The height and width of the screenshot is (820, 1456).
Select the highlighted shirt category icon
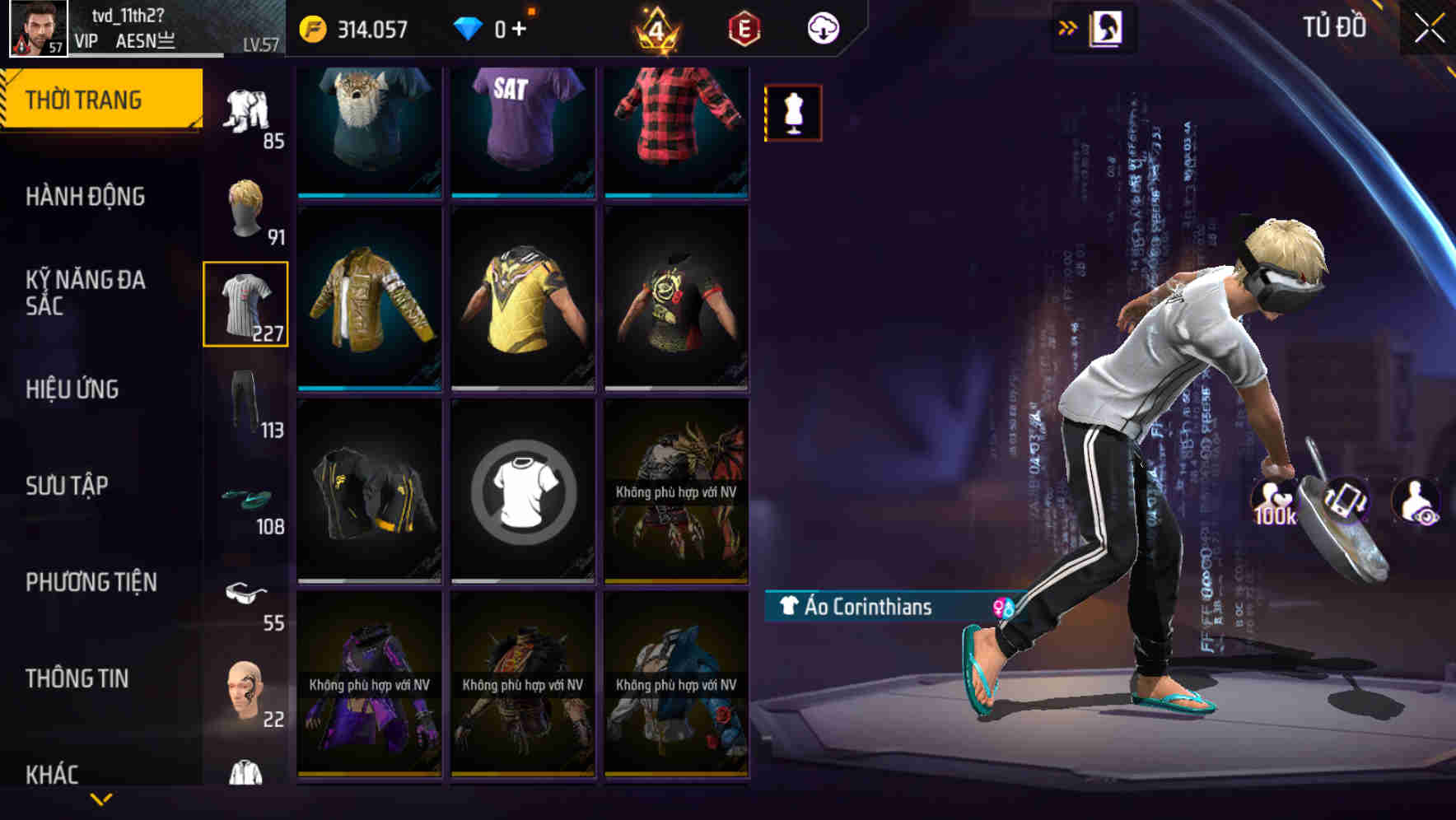[x=246, y=305]
